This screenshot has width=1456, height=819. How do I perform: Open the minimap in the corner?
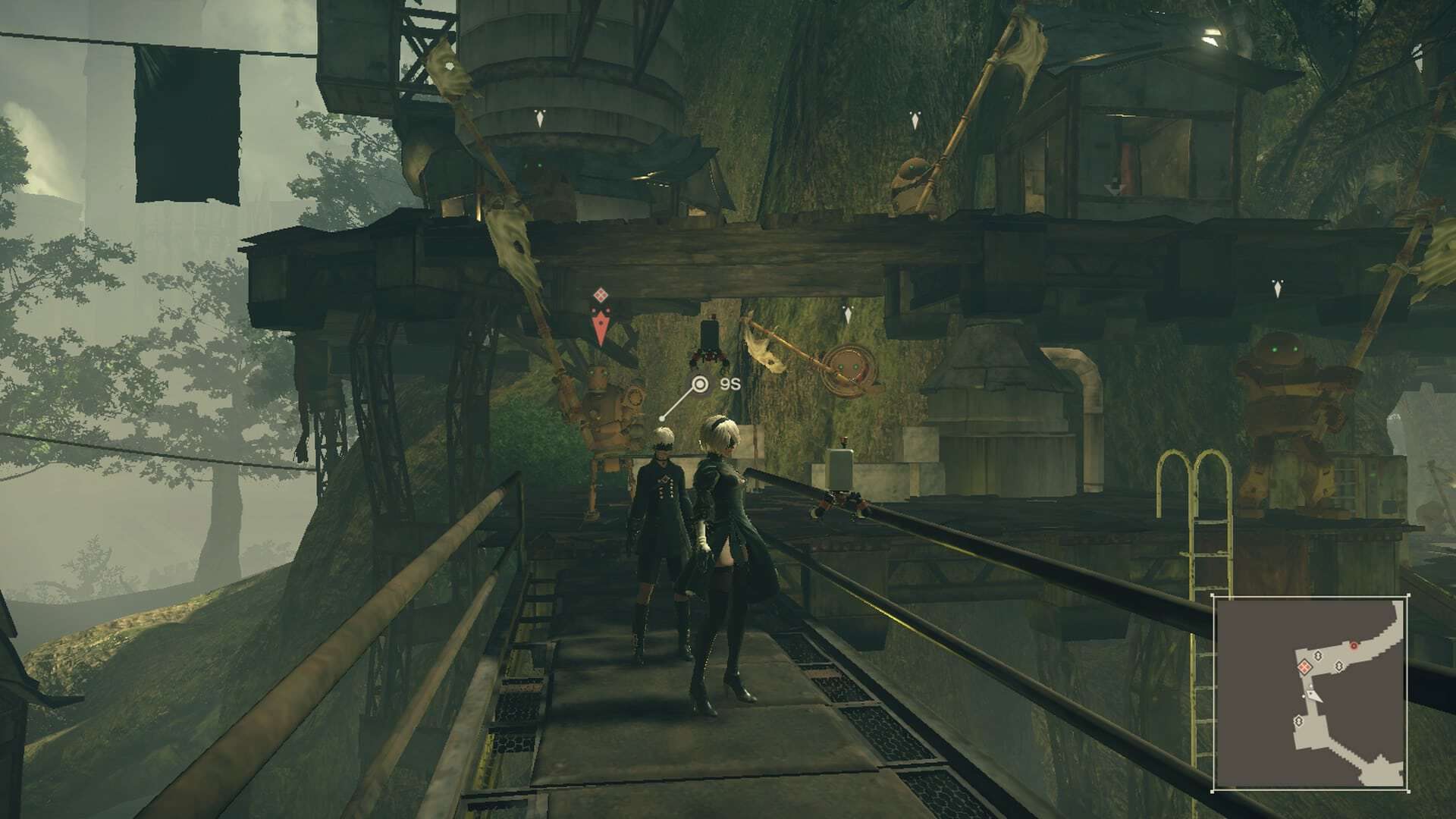[1310, 693]
